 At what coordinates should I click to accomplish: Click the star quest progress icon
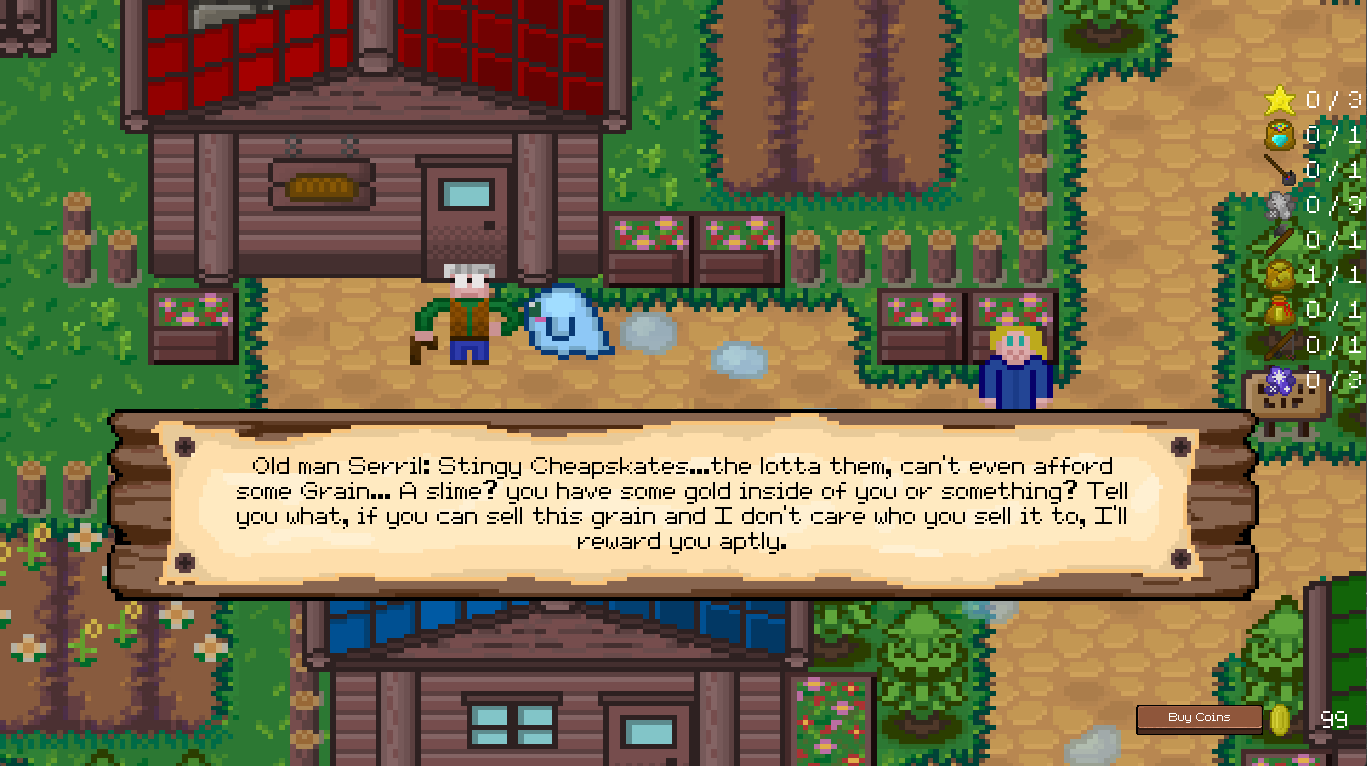[x=1278, y=100]
